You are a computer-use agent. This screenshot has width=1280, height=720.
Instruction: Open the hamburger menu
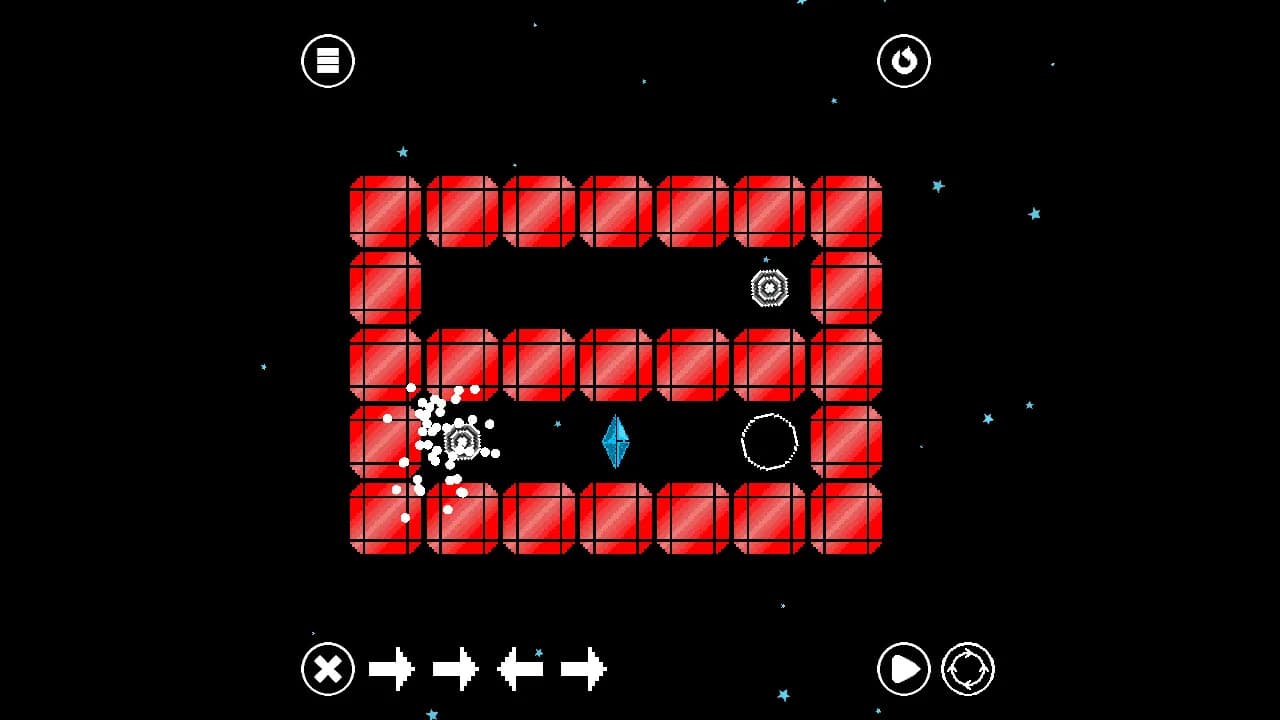coord(327,60)
